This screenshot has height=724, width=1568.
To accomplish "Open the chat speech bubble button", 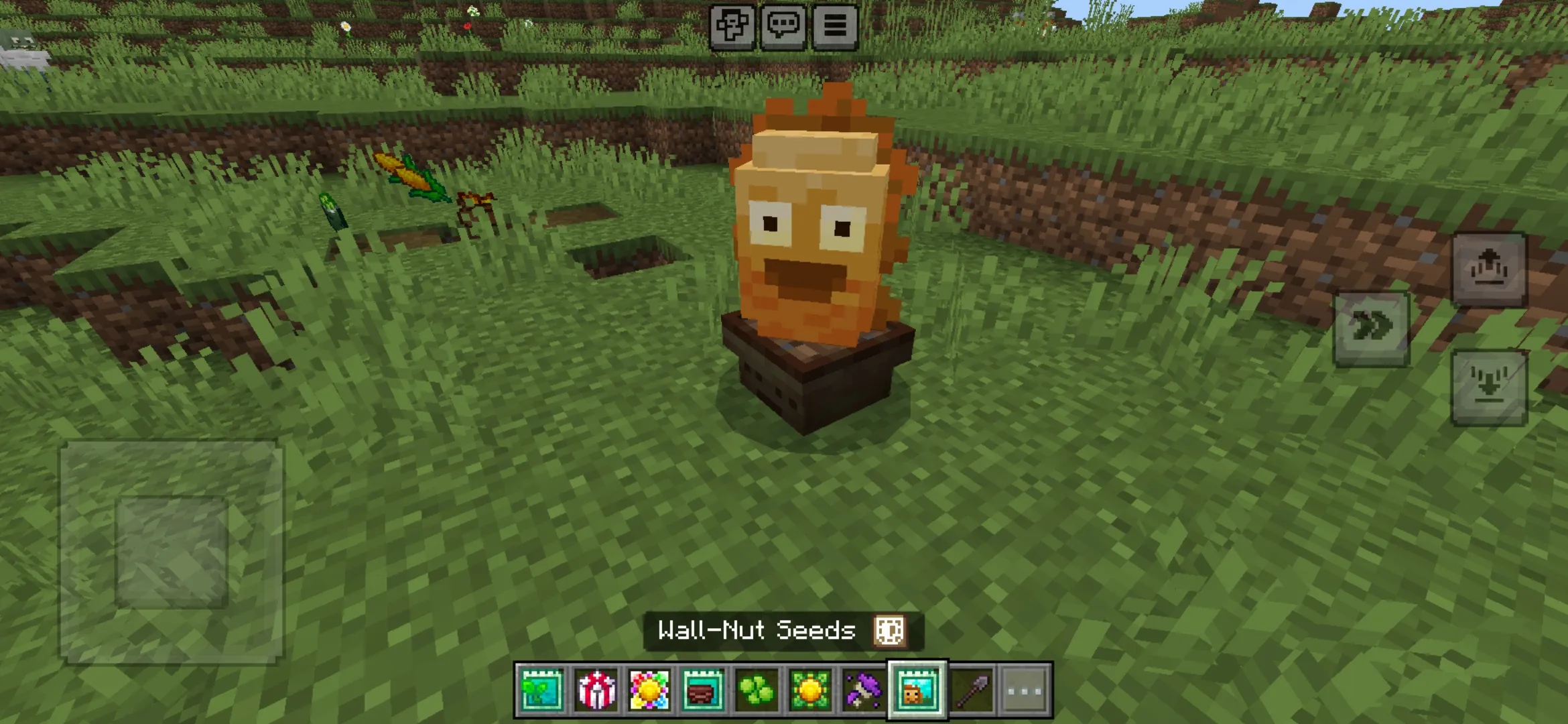I will click(x=783, y=26).
